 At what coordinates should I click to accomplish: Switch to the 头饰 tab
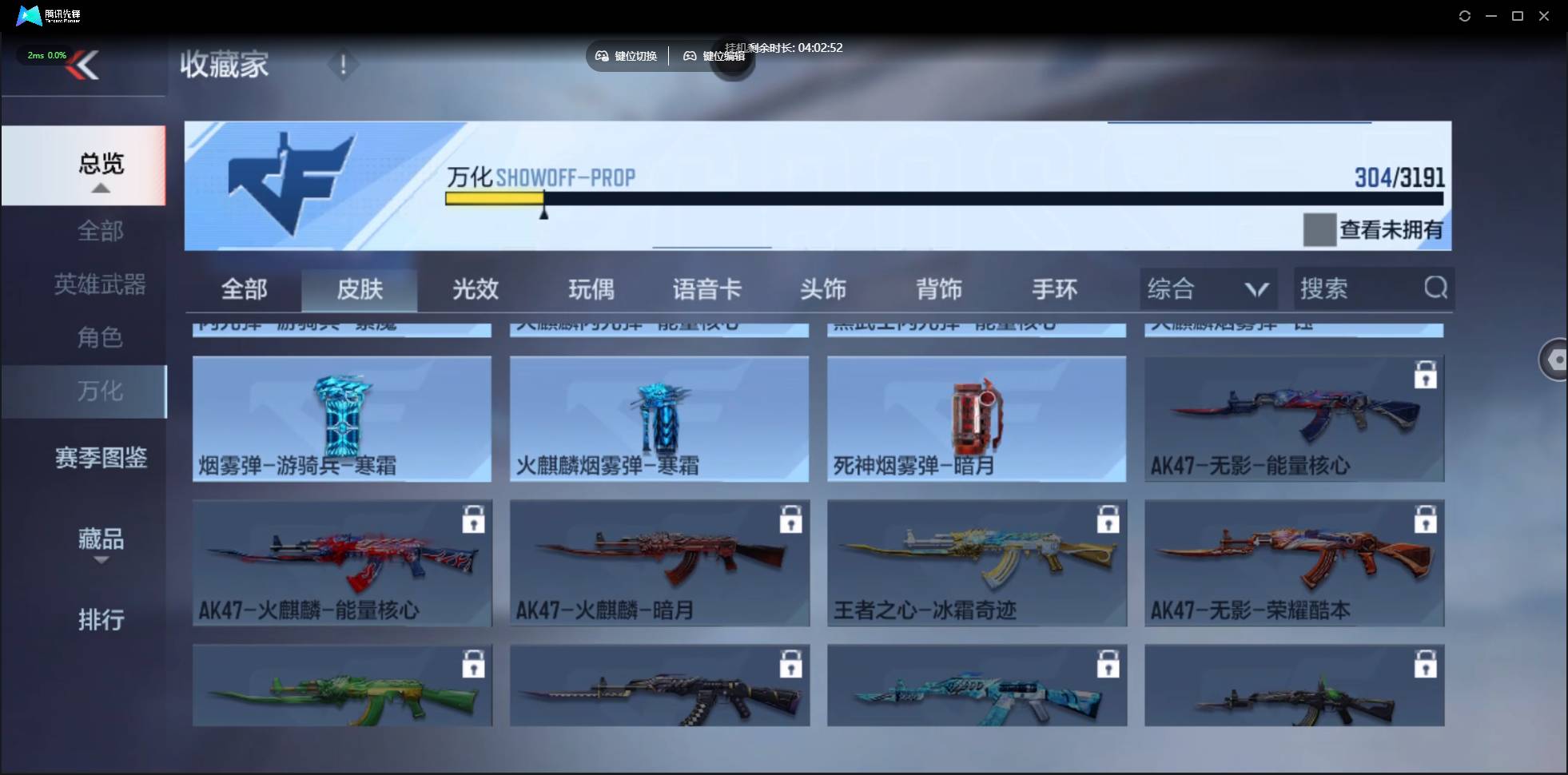[823, 290]
